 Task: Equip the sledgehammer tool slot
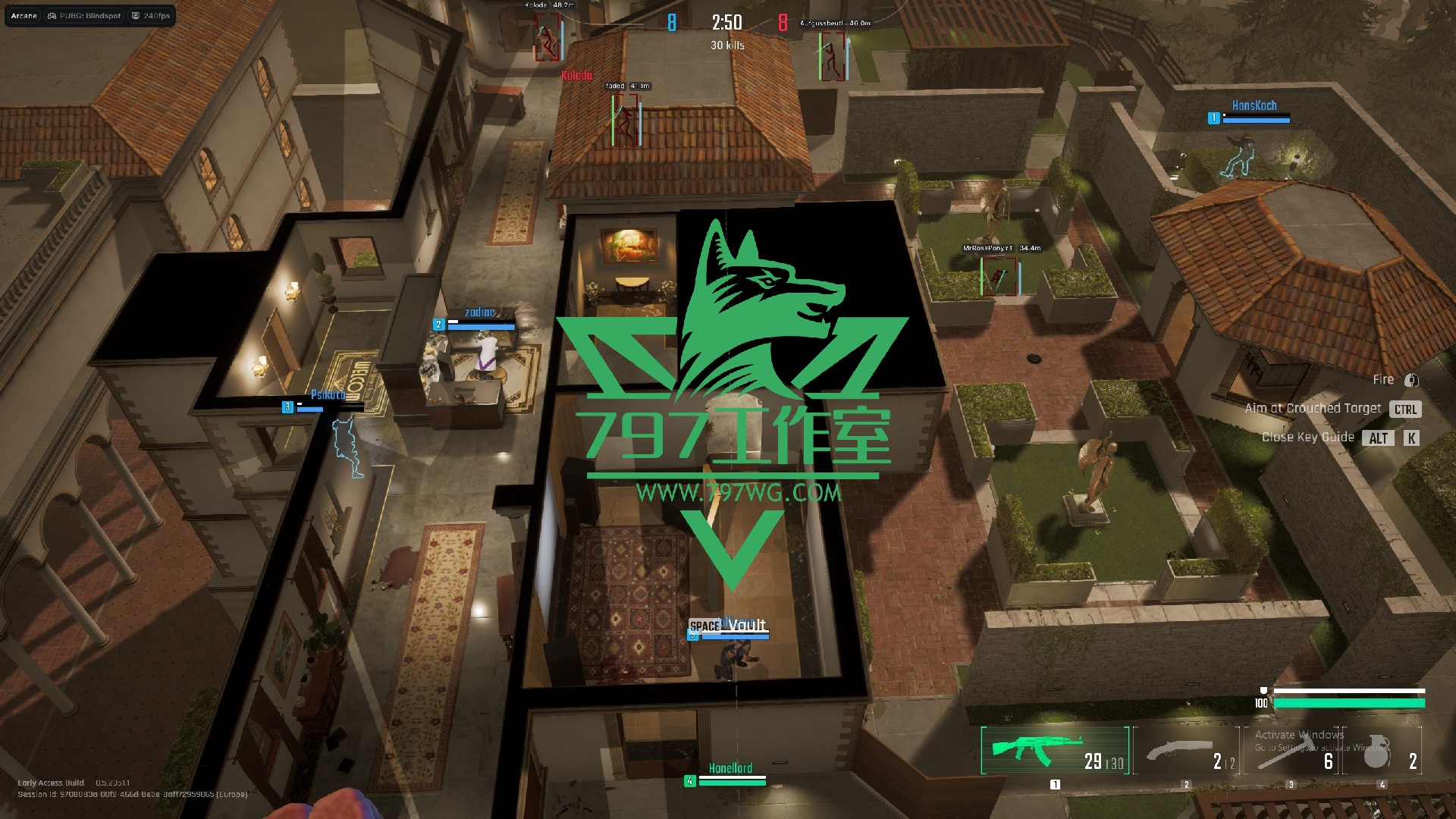1292,750
